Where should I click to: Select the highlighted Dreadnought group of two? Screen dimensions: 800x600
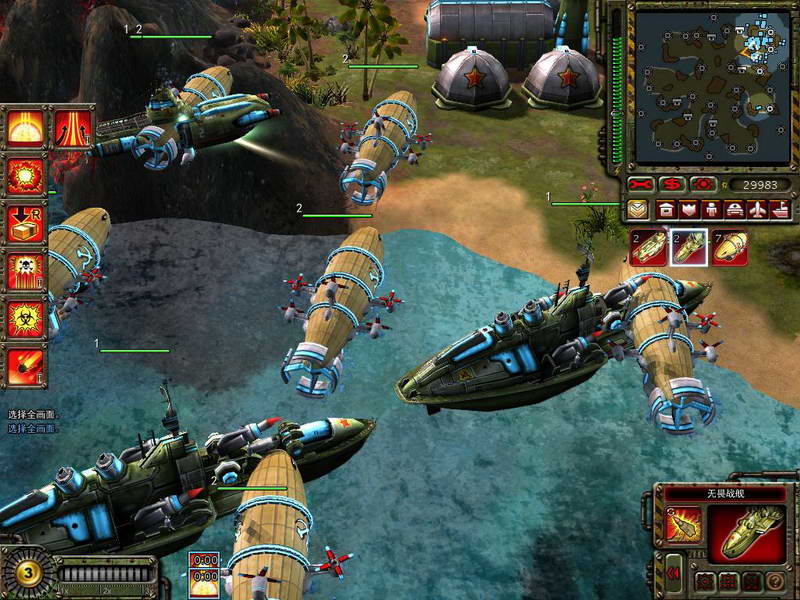click(x=687, y=248)
